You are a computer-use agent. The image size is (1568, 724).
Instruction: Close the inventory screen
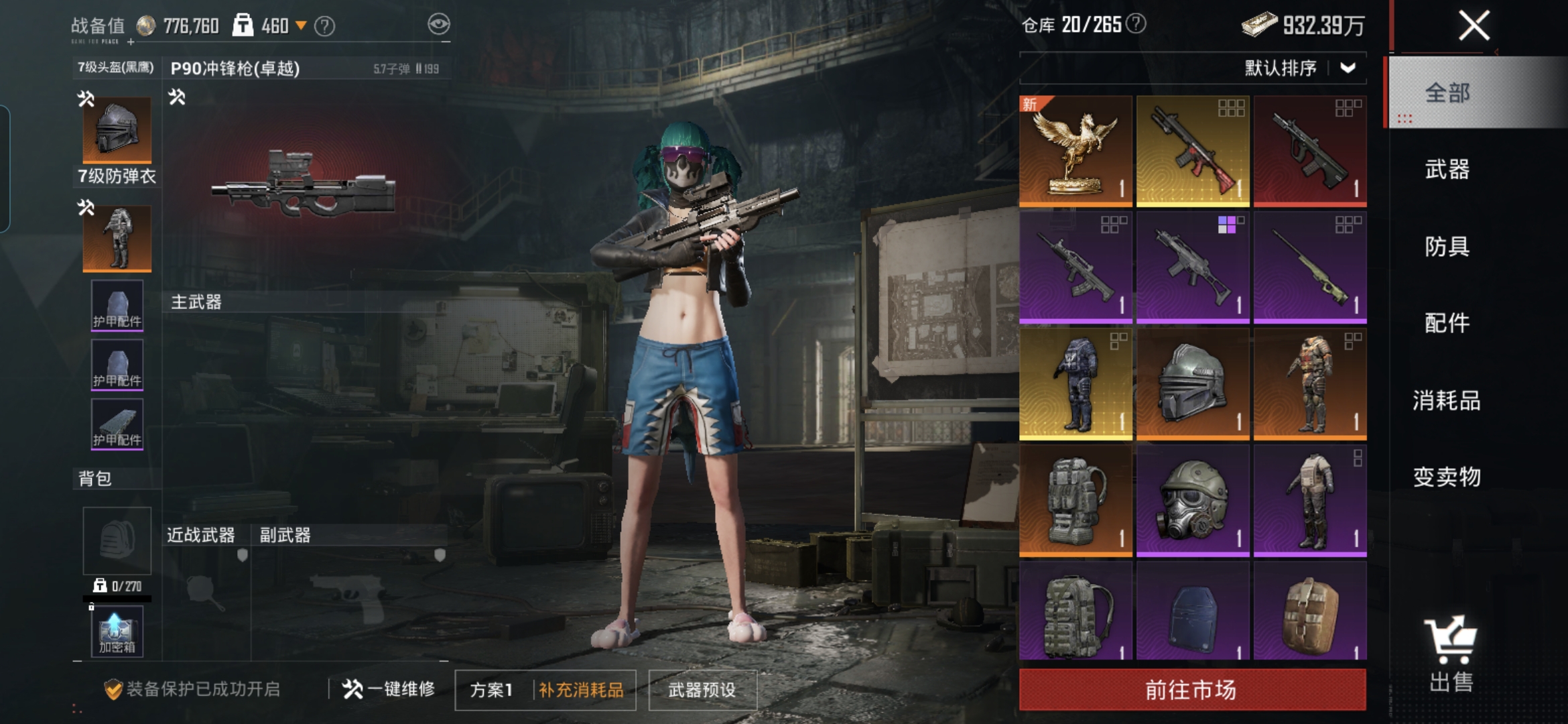1474,26
